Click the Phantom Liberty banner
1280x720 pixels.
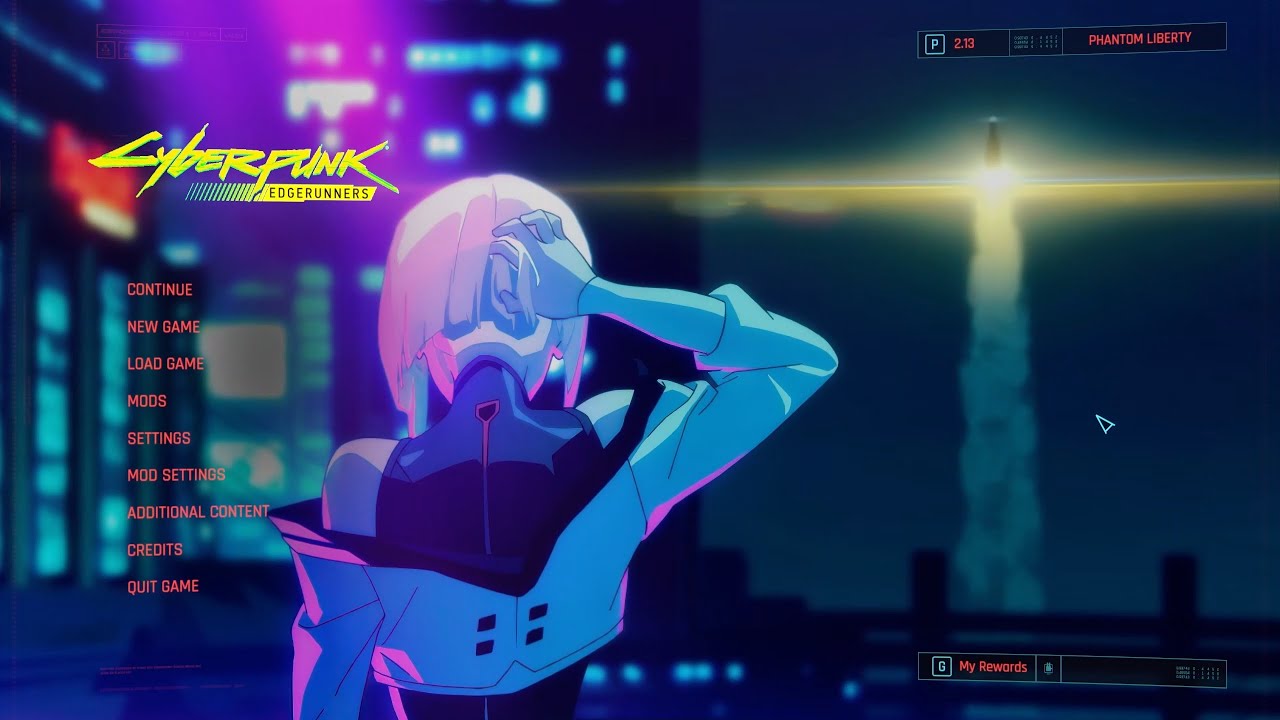pos(1140,39)
